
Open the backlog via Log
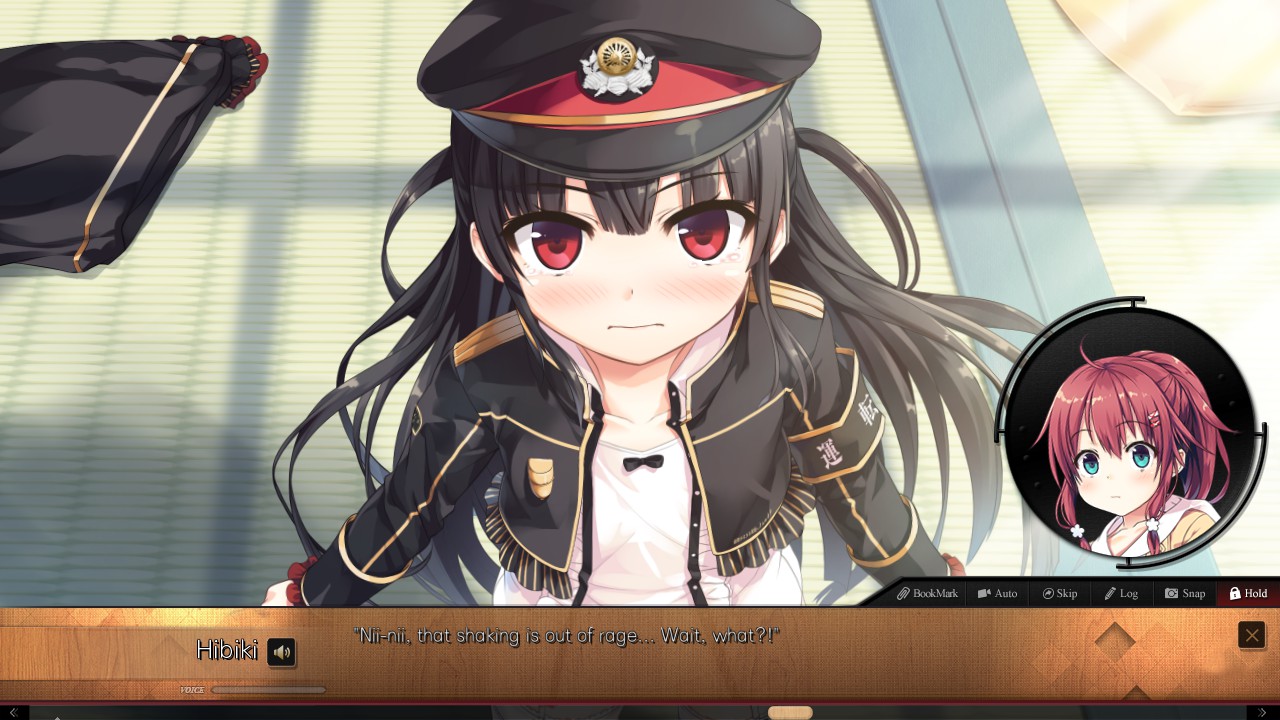[x=1121, y=593]
